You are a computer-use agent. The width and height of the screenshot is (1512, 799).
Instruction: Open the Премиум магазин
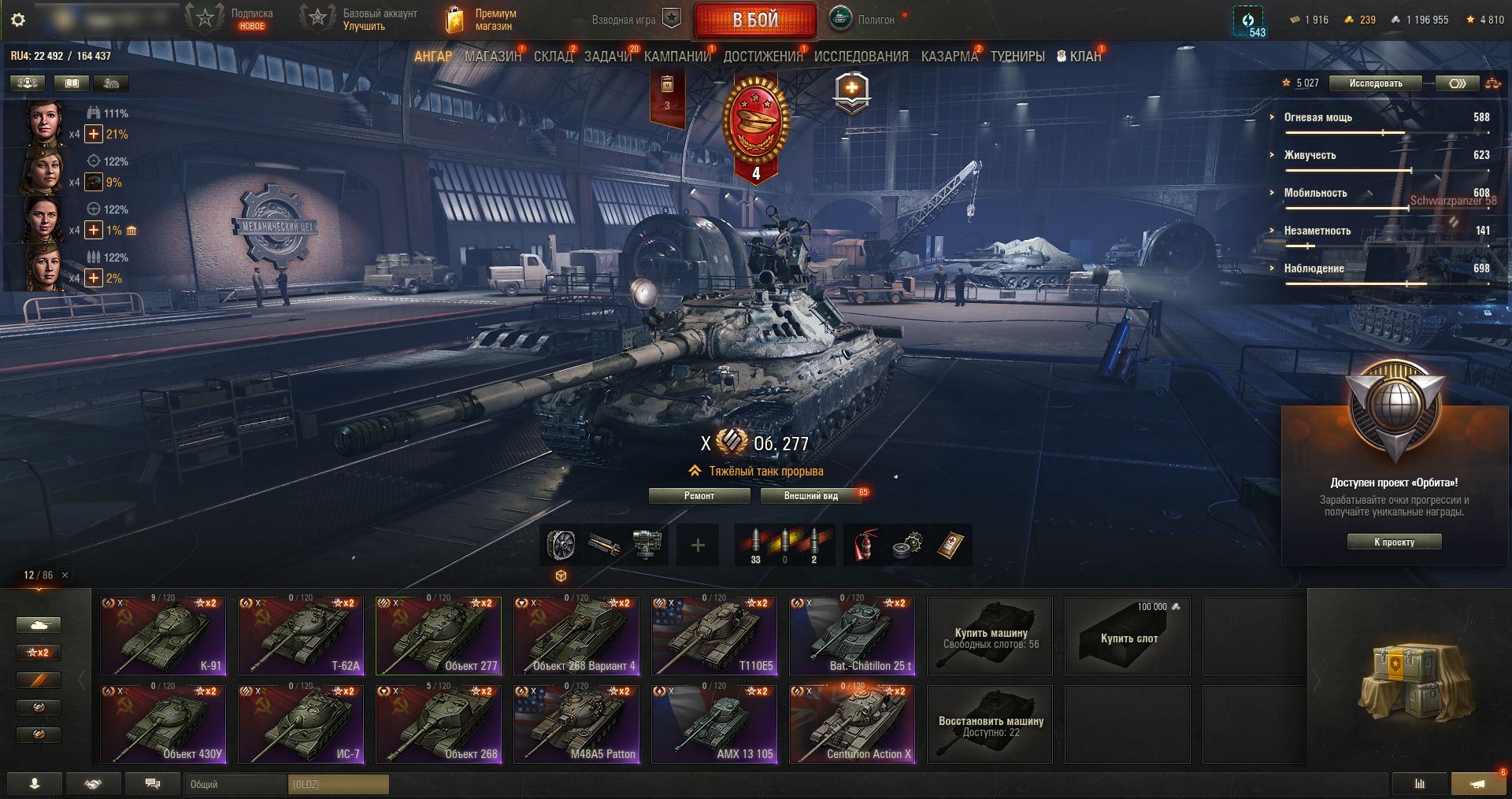click(x=482, y=20)
